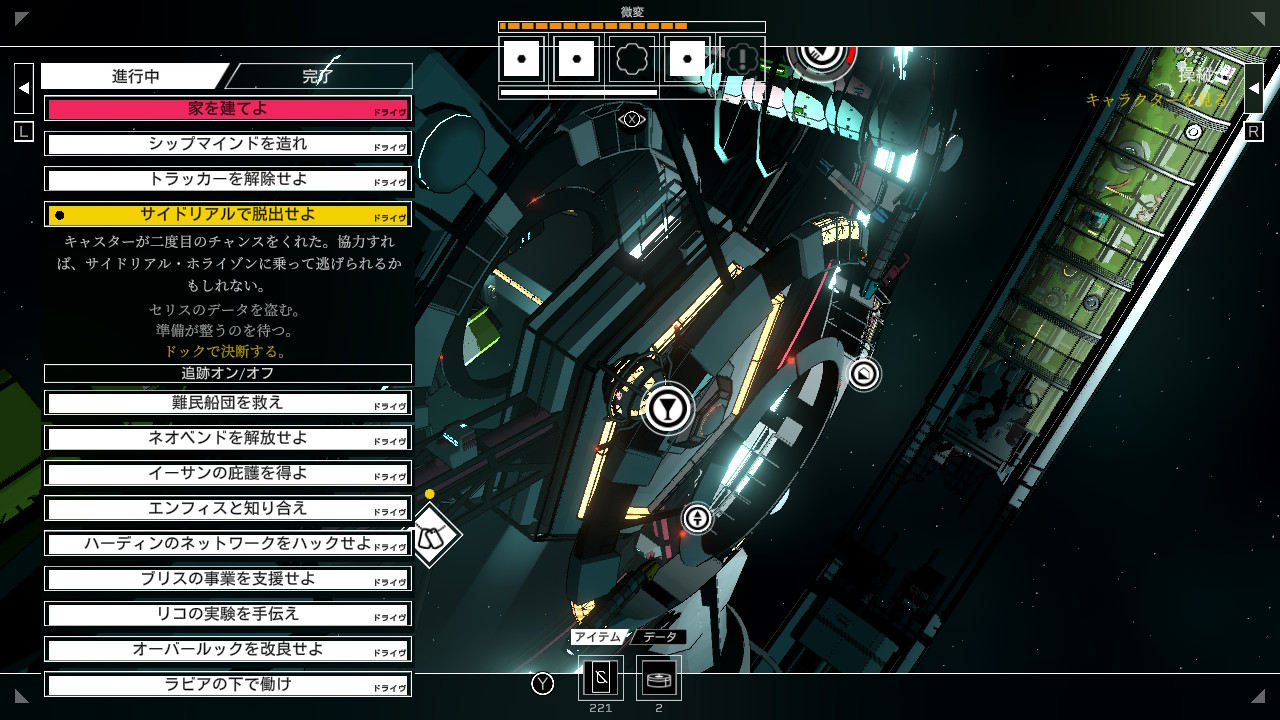The width and height of the screenshot is (1280, 720).
Task: Select the 家を建てよ drive
Action: pos(228,109)
